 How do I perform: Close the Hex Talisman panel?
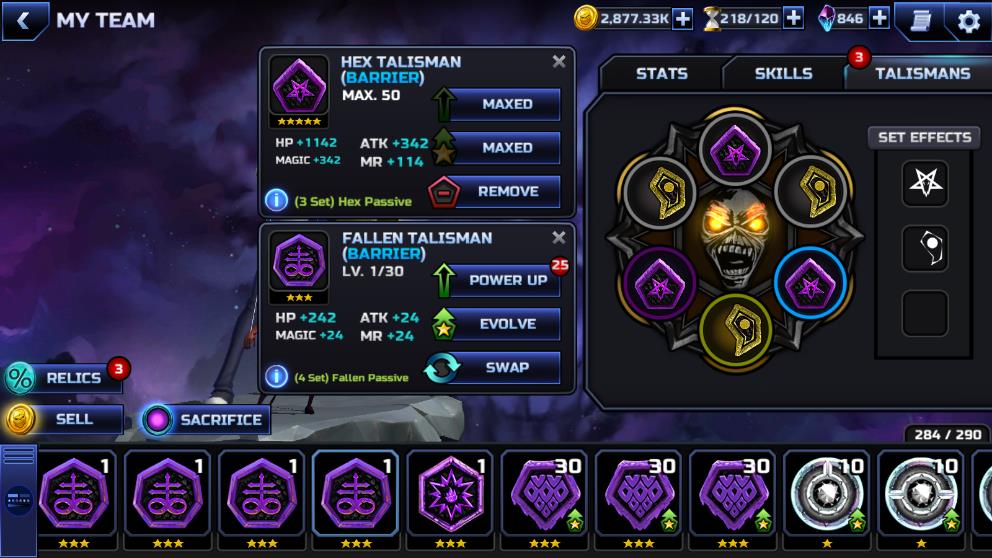click(x=559, y=62)
